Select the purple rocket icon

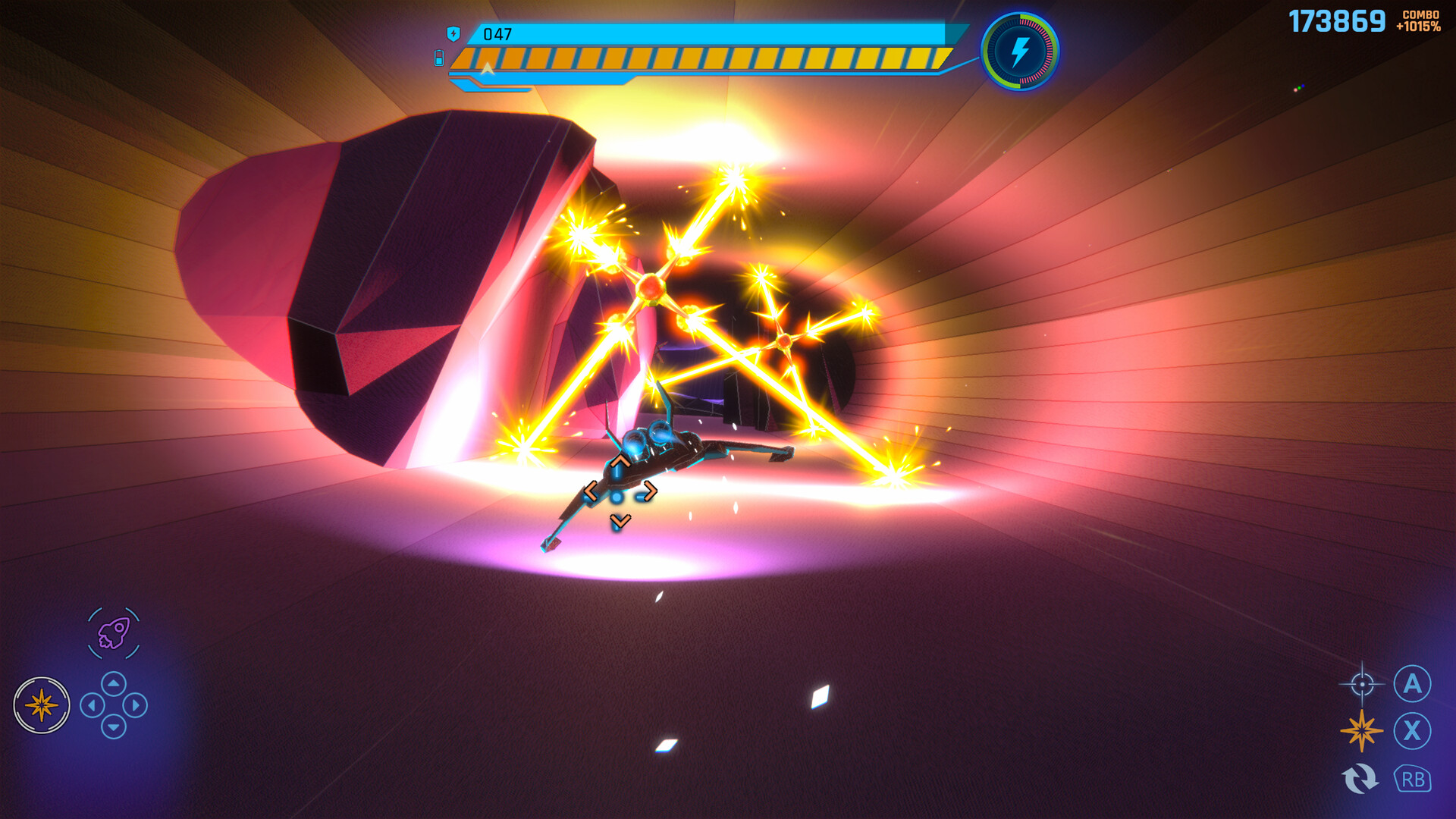[114, 633]
